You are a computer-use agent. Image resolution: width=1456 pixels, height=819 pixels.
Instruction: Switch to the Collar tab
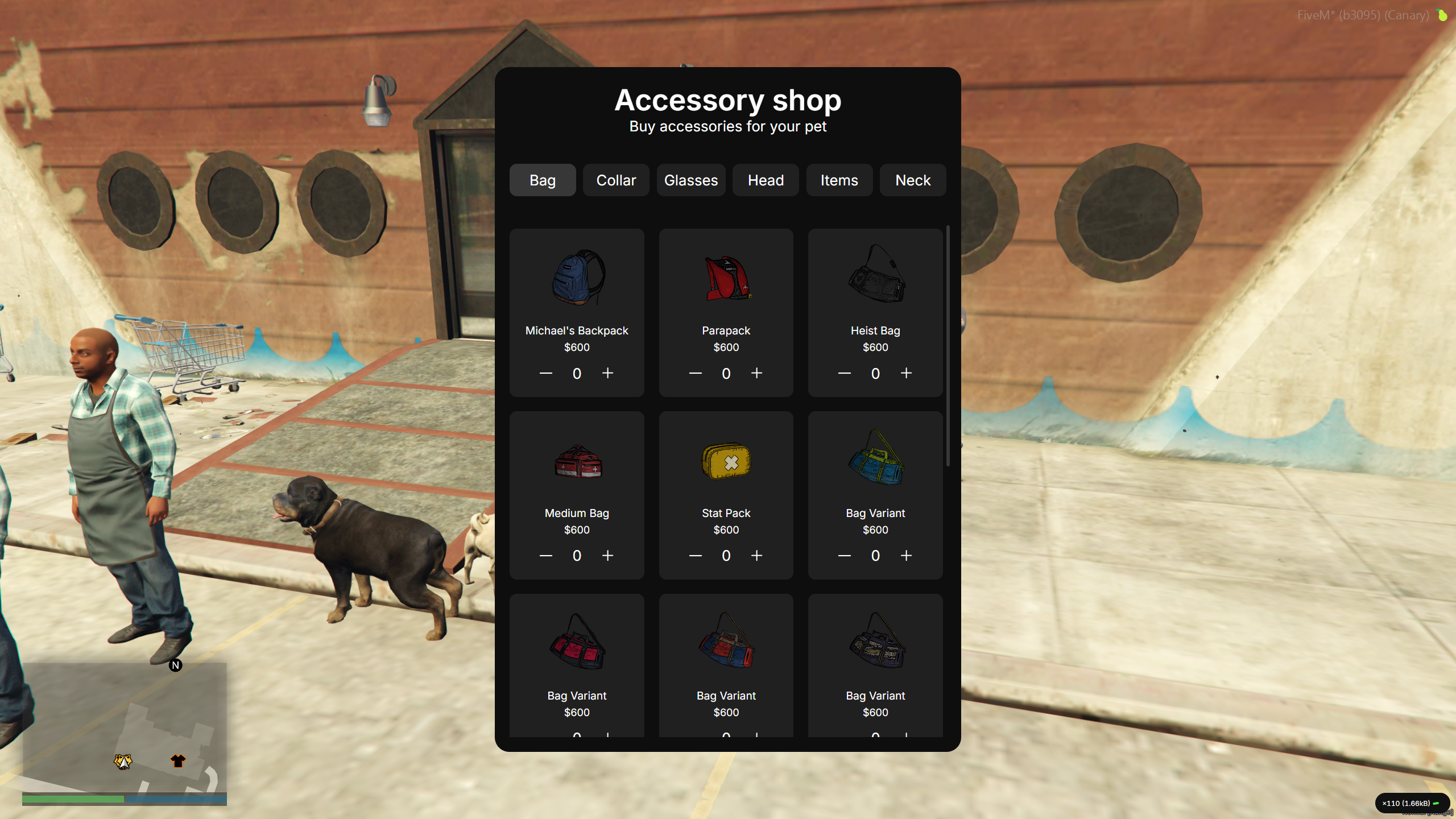616,180
